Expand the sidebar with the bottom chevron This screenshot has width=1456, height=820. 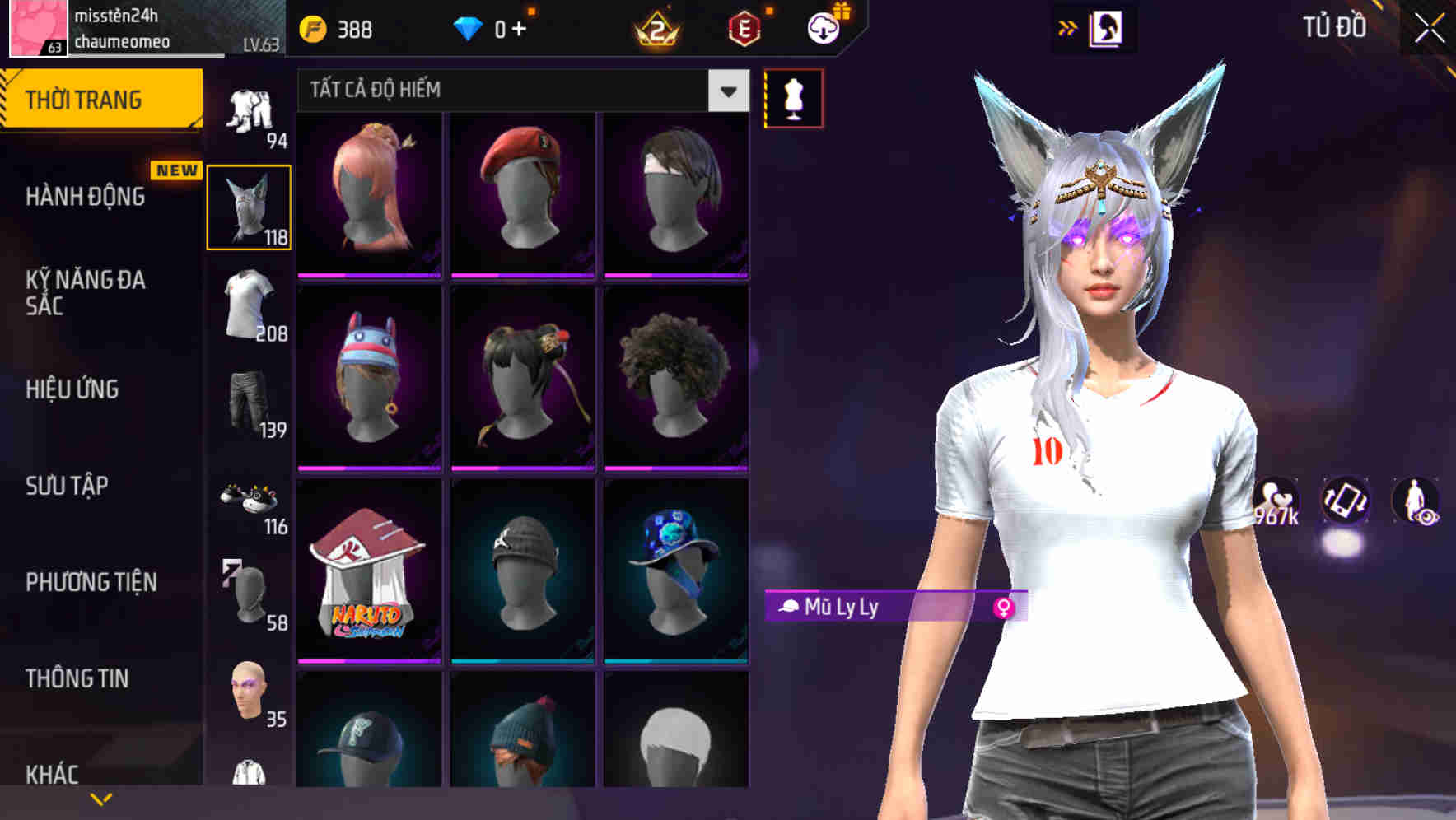click(x=101, y=797)
